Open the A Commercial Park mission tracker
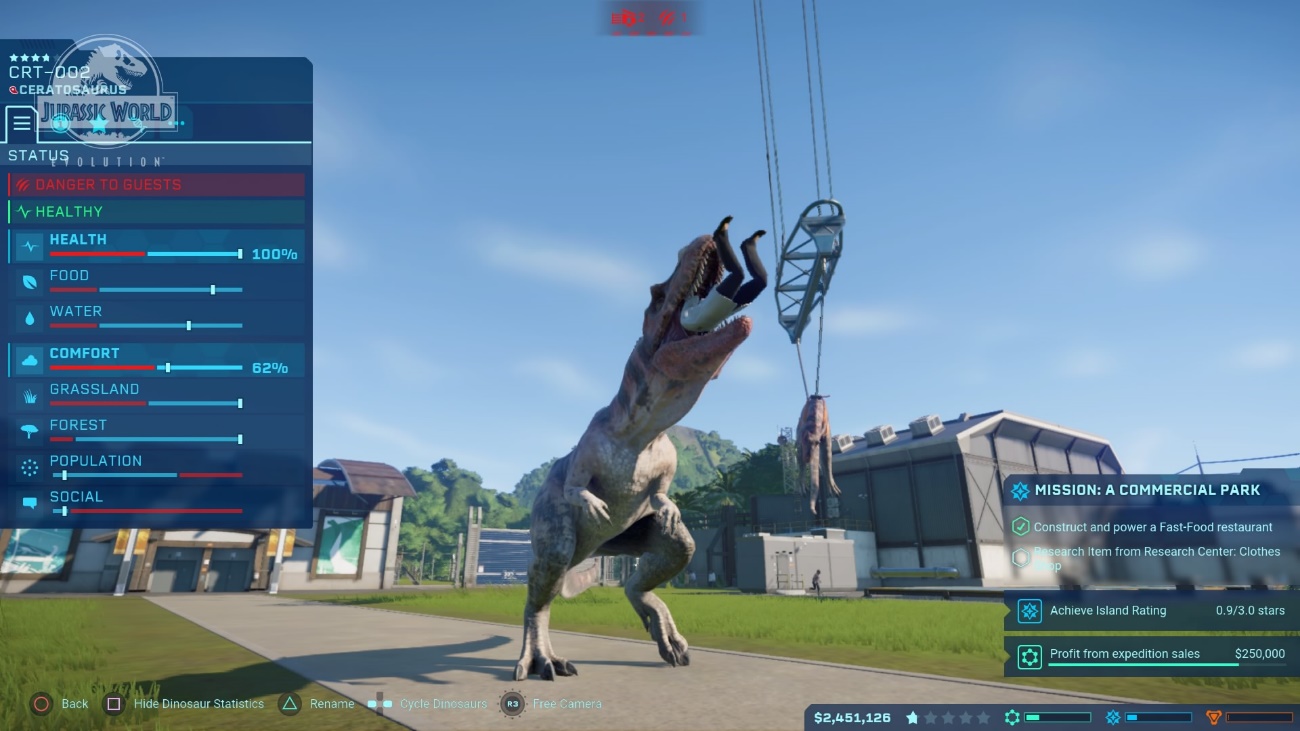This screenshot has height=731, width=1300. [1150, 491]
